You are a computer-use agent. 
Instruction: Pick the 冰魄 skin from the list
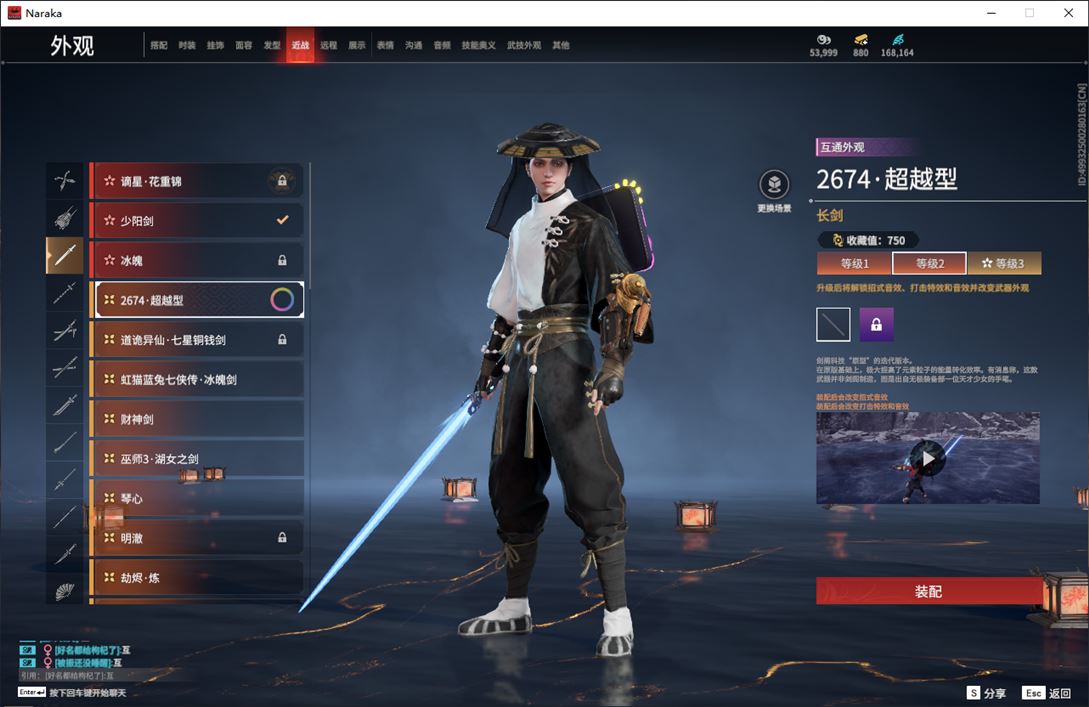coord(198,260)
